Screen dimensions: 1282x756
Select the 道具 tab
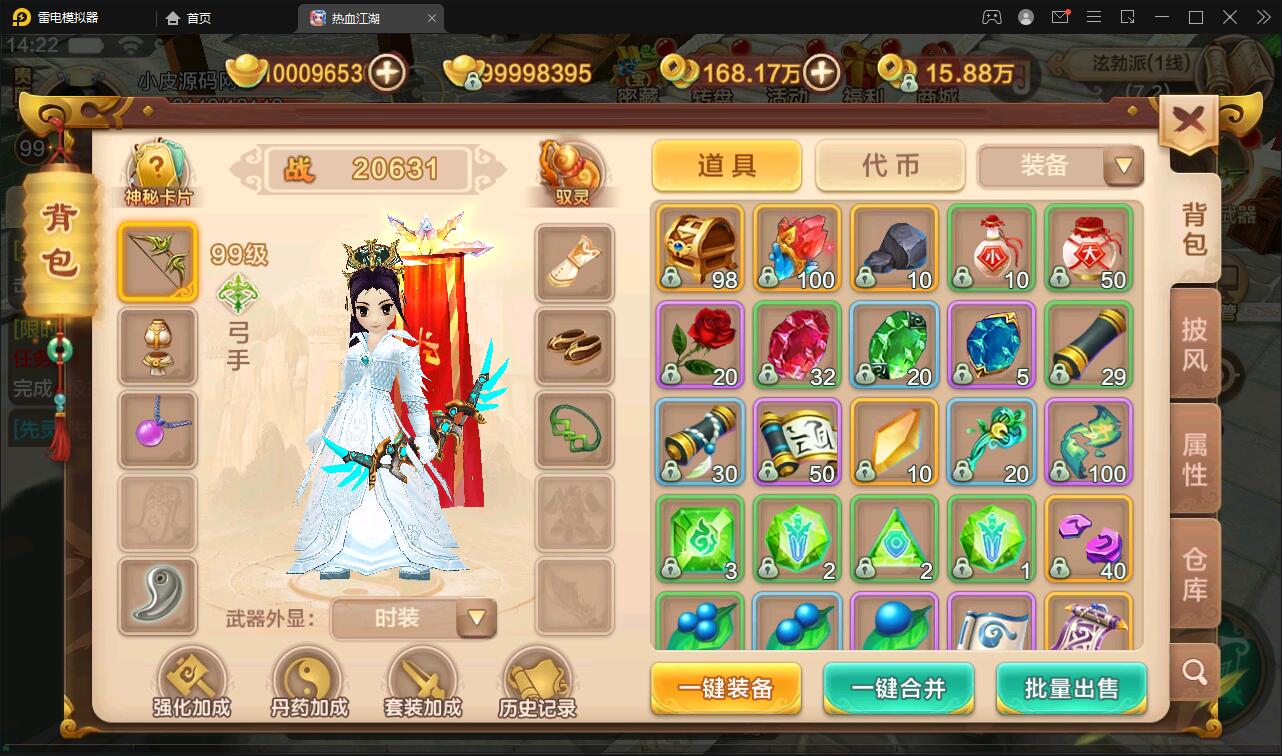[x=725, y=165]
